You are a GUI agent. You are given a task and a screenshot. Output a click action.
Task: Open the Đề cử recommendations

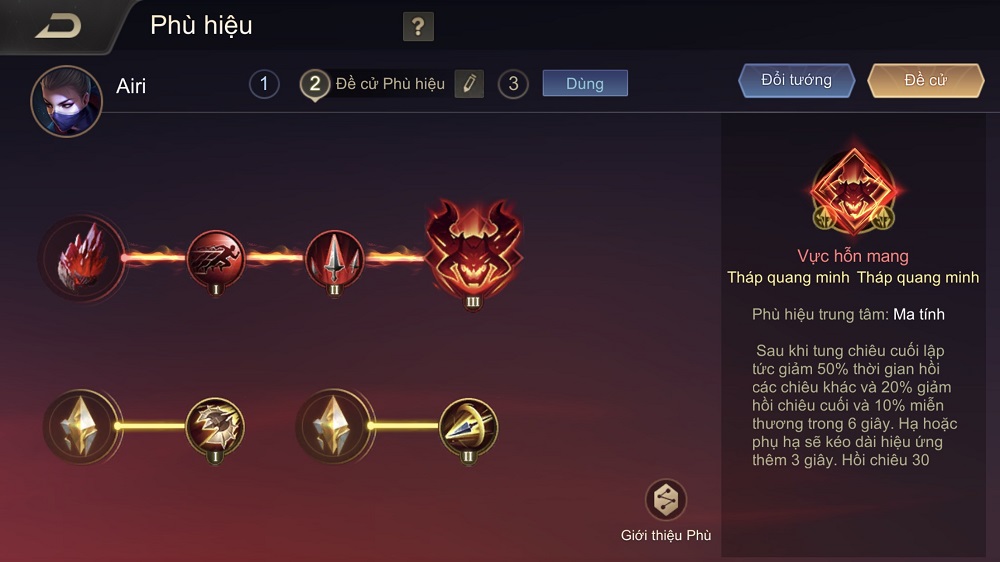(x=925, y=81)
